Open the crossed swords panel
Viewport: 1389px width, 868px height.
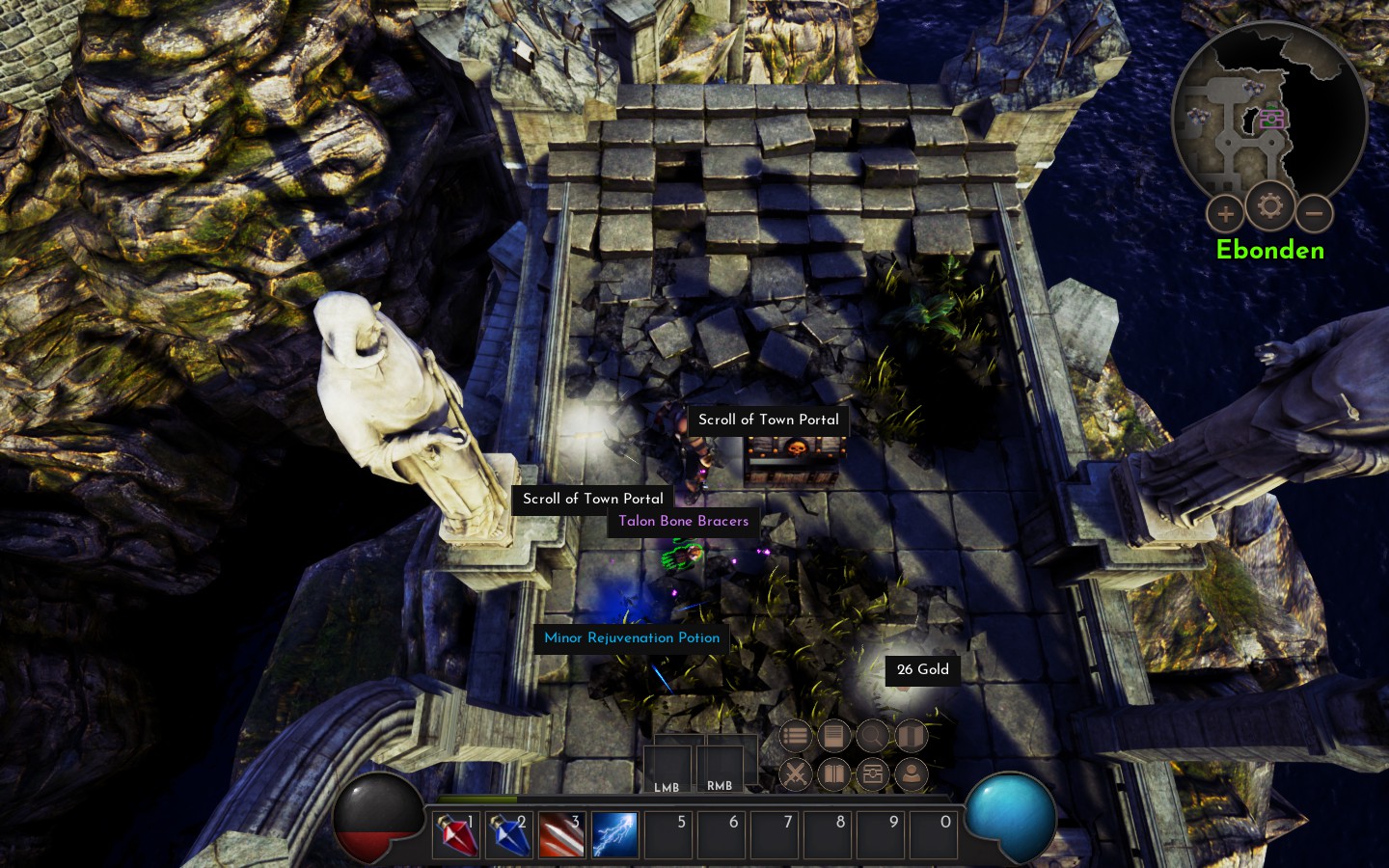point(795,773)
